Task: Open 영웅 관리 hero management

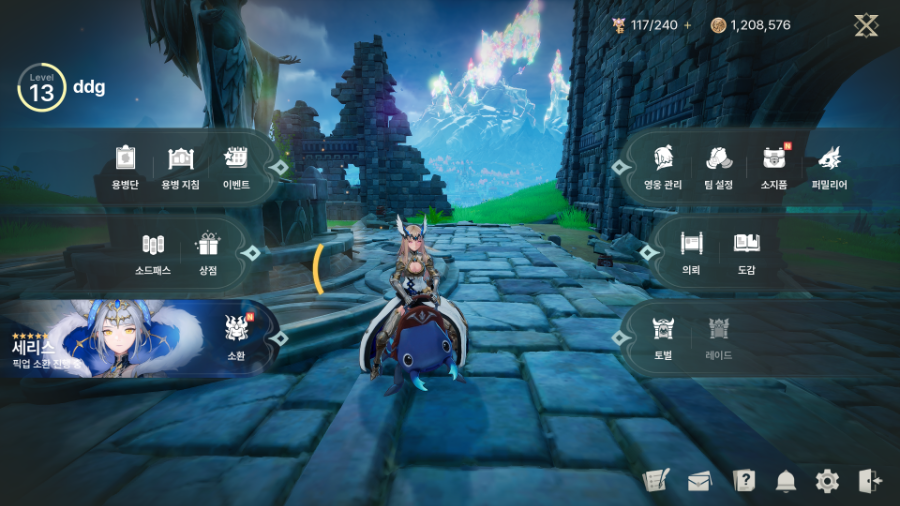Action: click(x=663, y=166)
